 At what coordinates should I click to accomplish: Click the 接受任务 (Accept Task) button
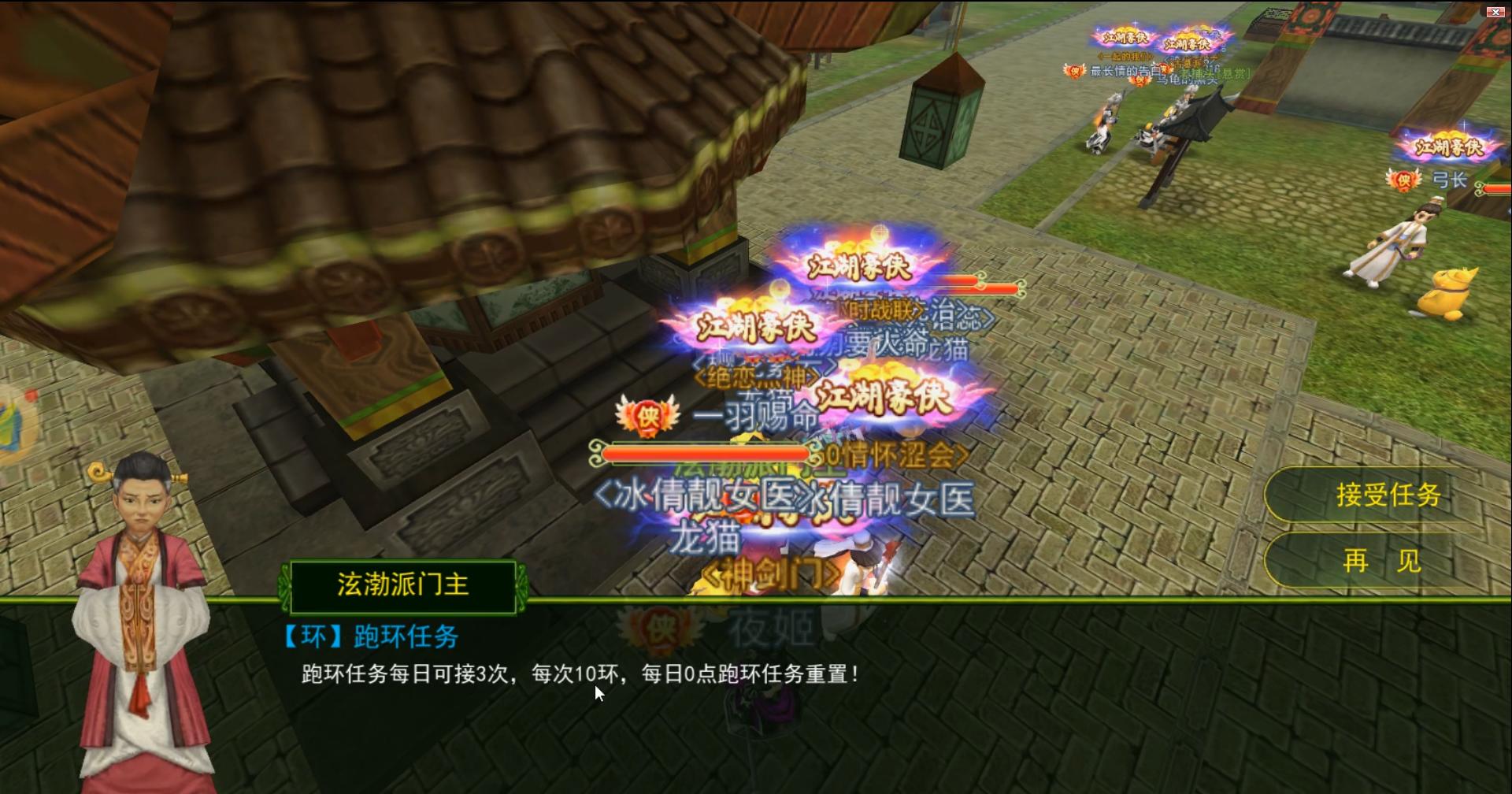[1390, 495]
